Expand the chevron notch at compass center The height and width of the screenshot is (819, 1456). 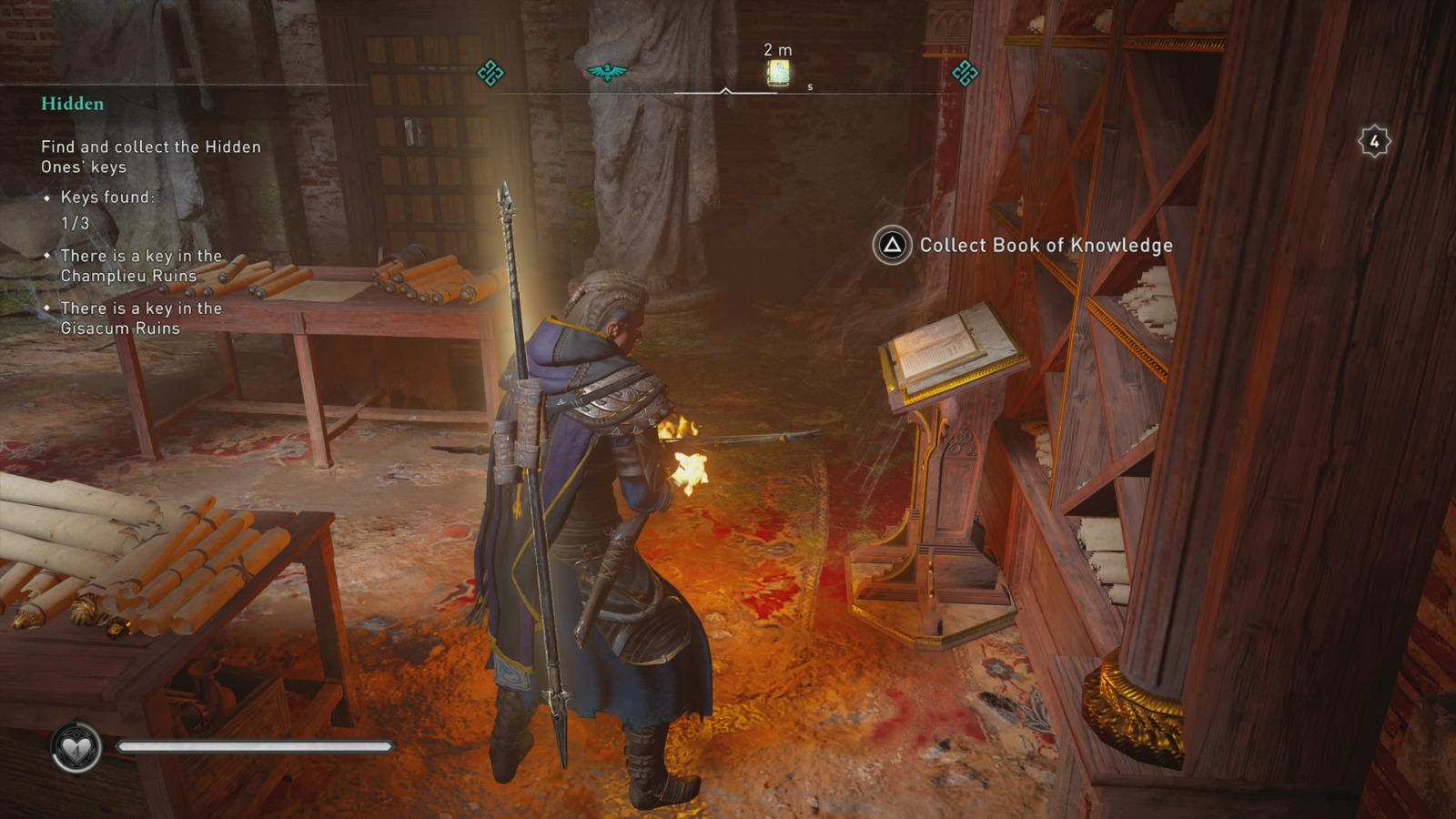point(726,90)
